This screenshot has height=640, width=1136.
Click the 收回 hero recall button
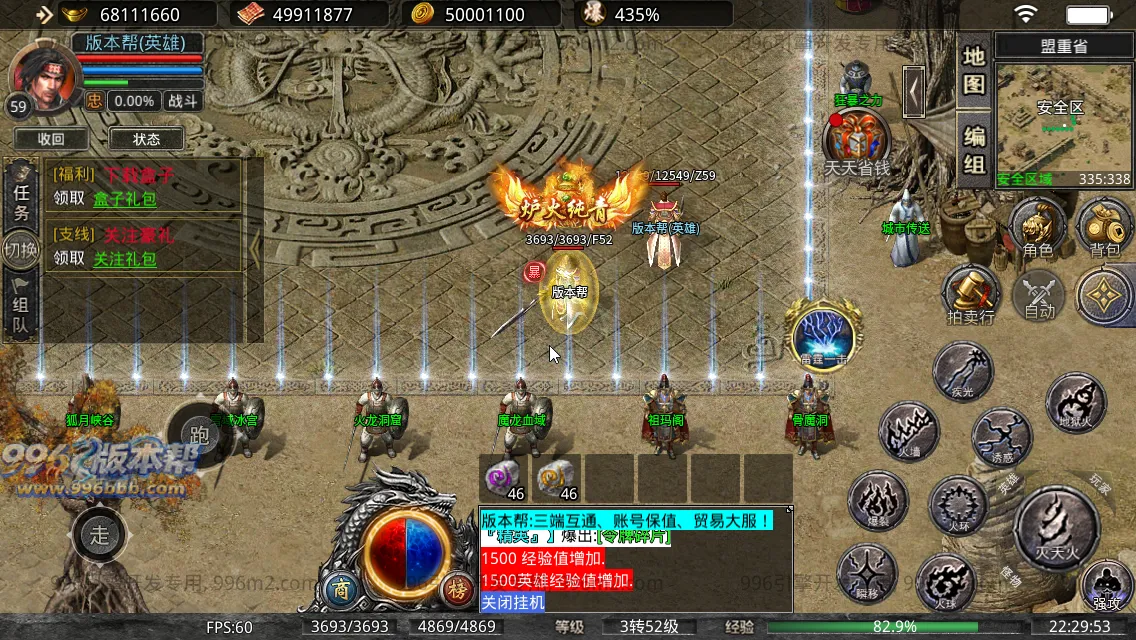tap(51, 139)
